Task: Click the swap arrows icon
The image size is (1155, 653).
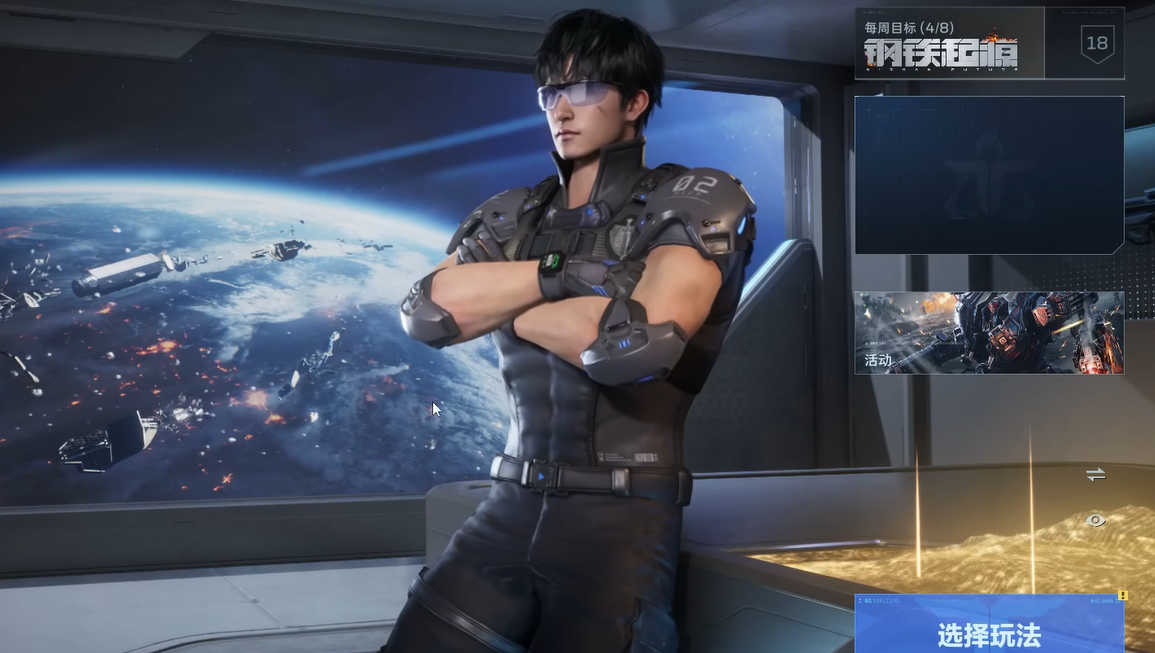Action: tap(1096, 475)
